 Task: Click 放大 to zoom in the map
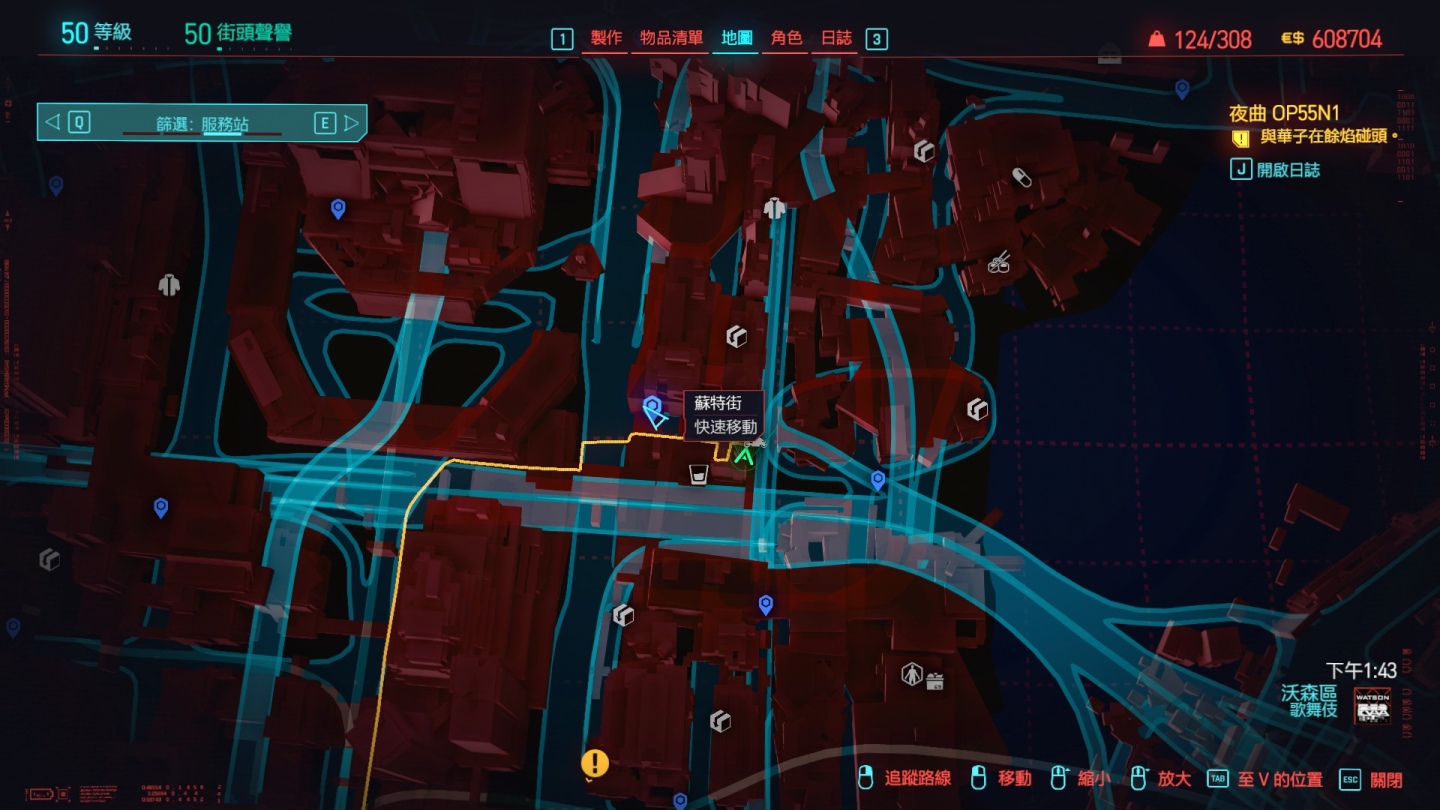pyautogui.click(x=1172, y=777)
